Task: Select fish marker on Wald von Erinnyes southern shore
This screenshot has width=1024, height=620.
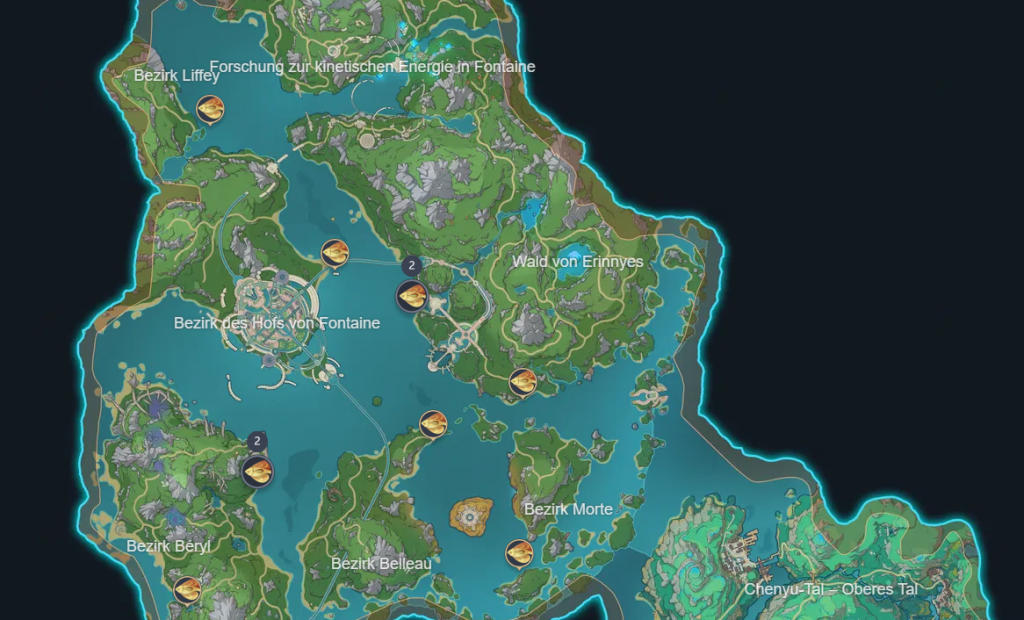Action: (x=523, y=382)
